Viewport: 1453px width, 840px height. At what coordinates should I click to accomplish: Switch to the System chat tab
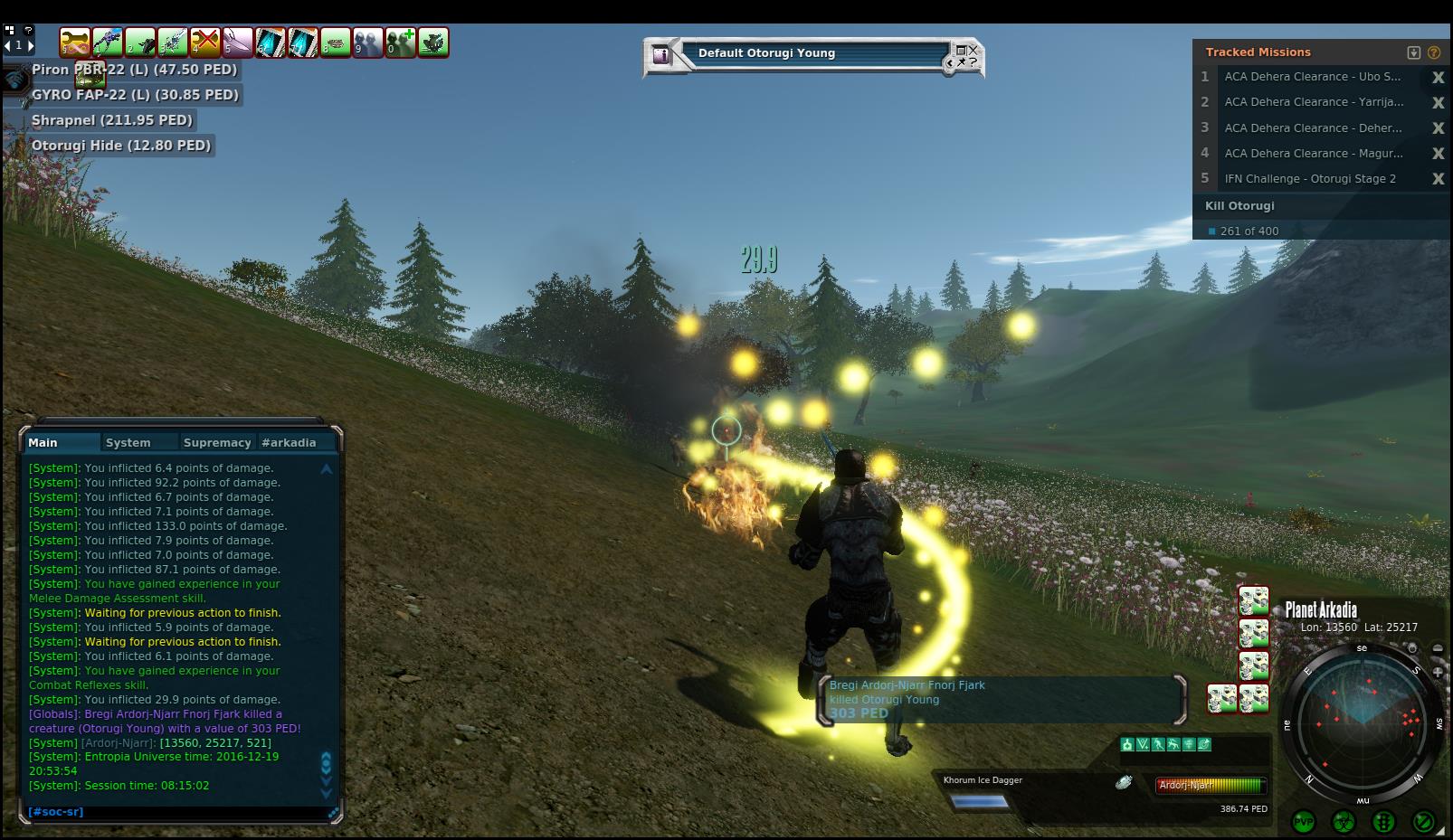128,443
